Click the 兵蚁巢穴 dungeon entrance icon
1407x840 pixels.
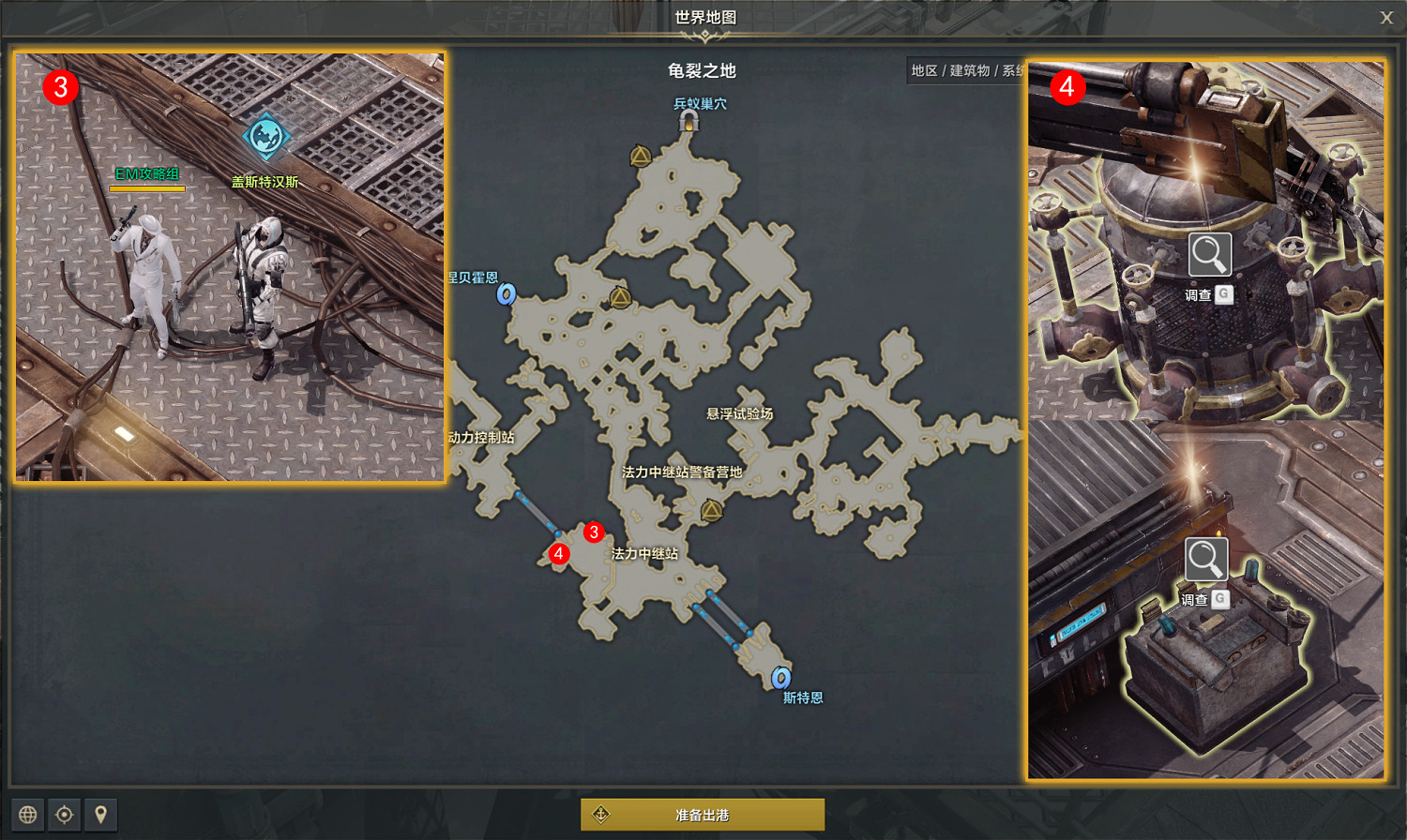point(690,120)
